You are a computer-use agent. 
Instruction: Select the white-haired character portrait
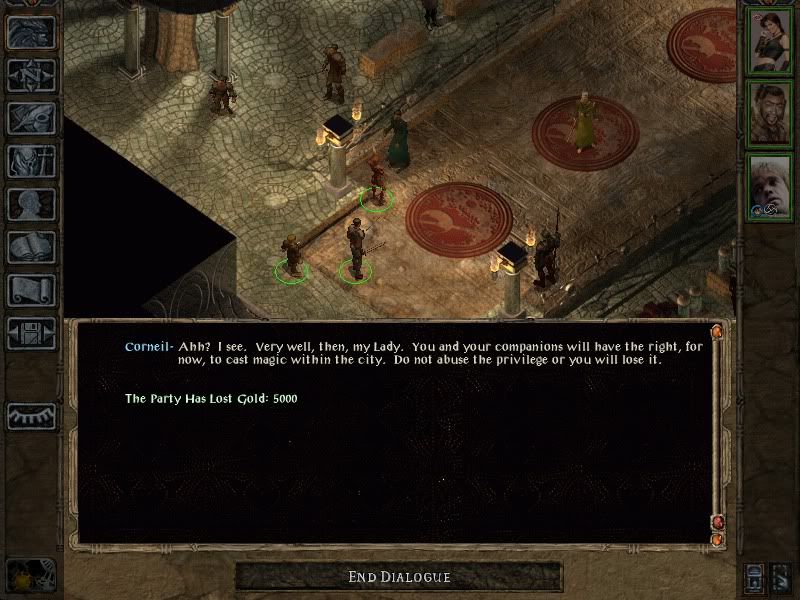coord(771,187)
